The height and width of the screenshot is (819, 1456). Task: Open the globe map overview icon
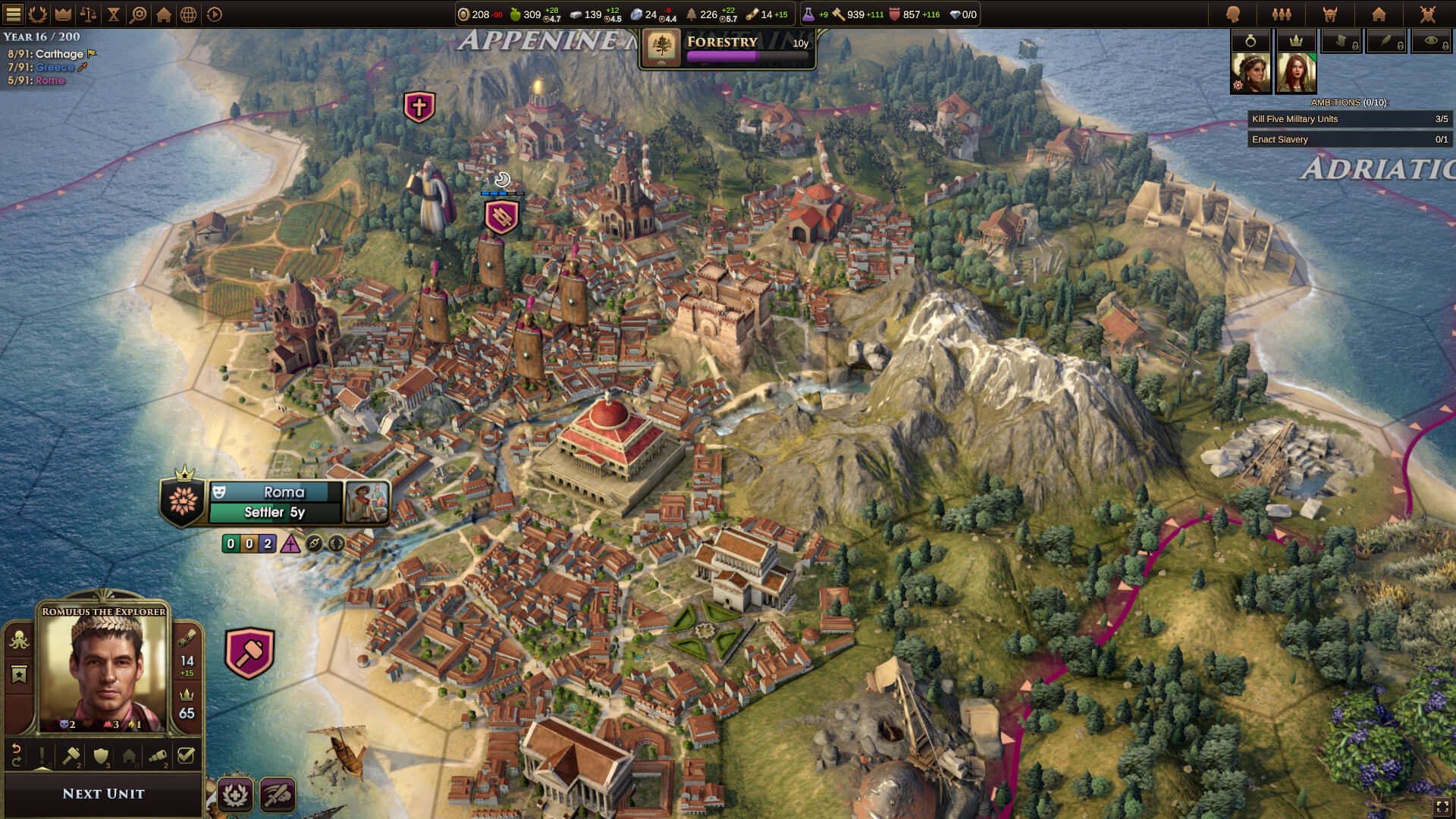[190, 13]
